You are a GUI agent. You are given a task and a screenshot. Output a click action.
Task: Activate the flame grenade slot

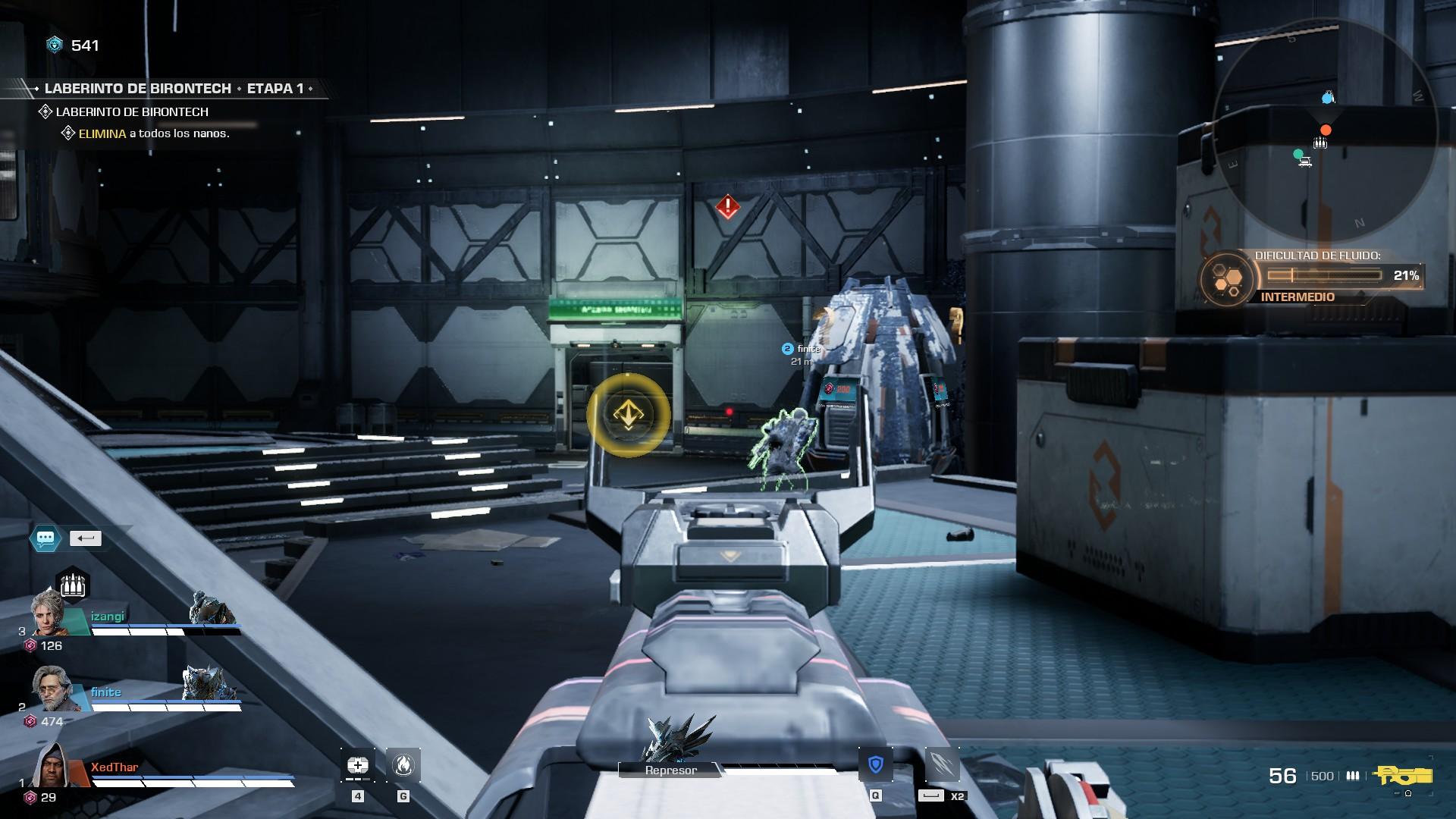pyautogui.click(x=403, y=765)
